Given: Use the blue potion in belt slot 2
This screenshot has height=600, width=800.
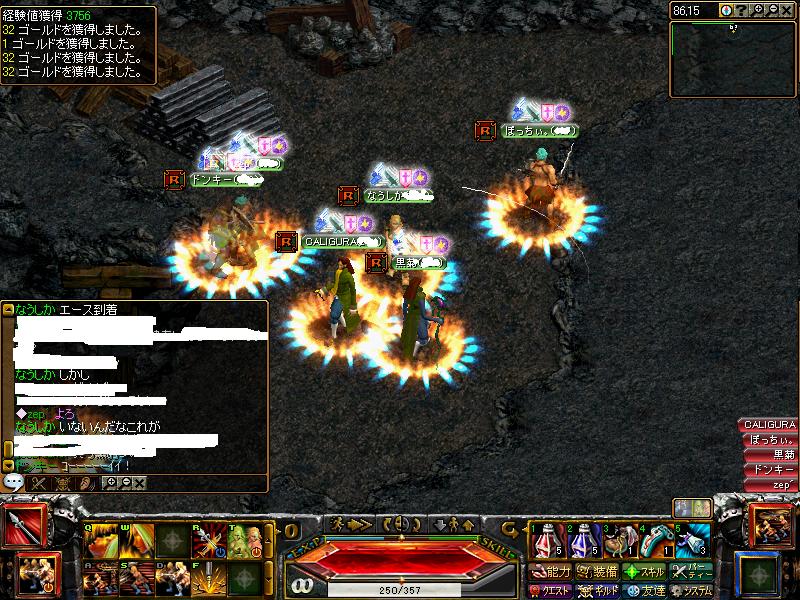Looking at the screenshot, I should tap(581, 541).
